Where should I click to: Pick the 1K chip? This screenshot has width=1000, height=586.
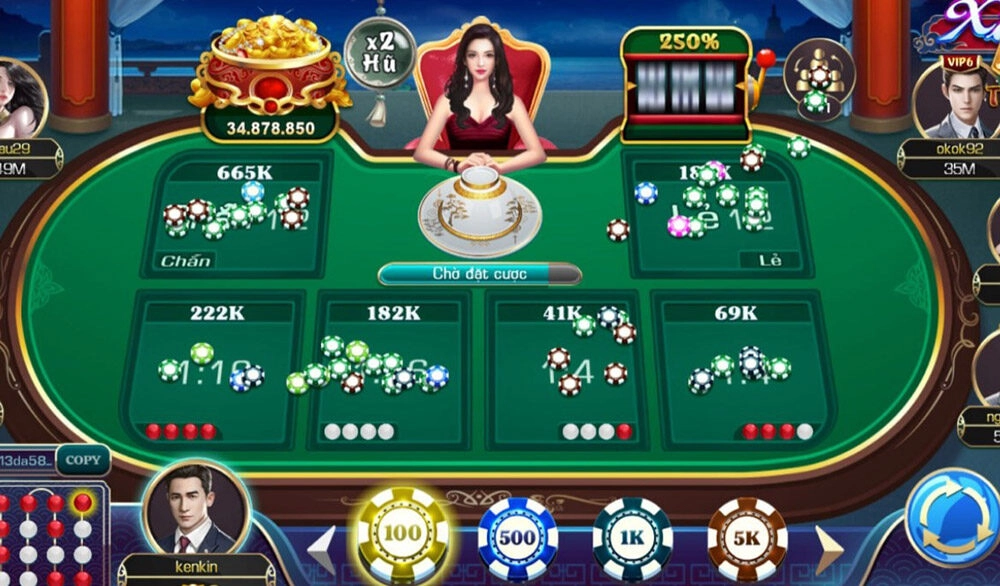632,537
